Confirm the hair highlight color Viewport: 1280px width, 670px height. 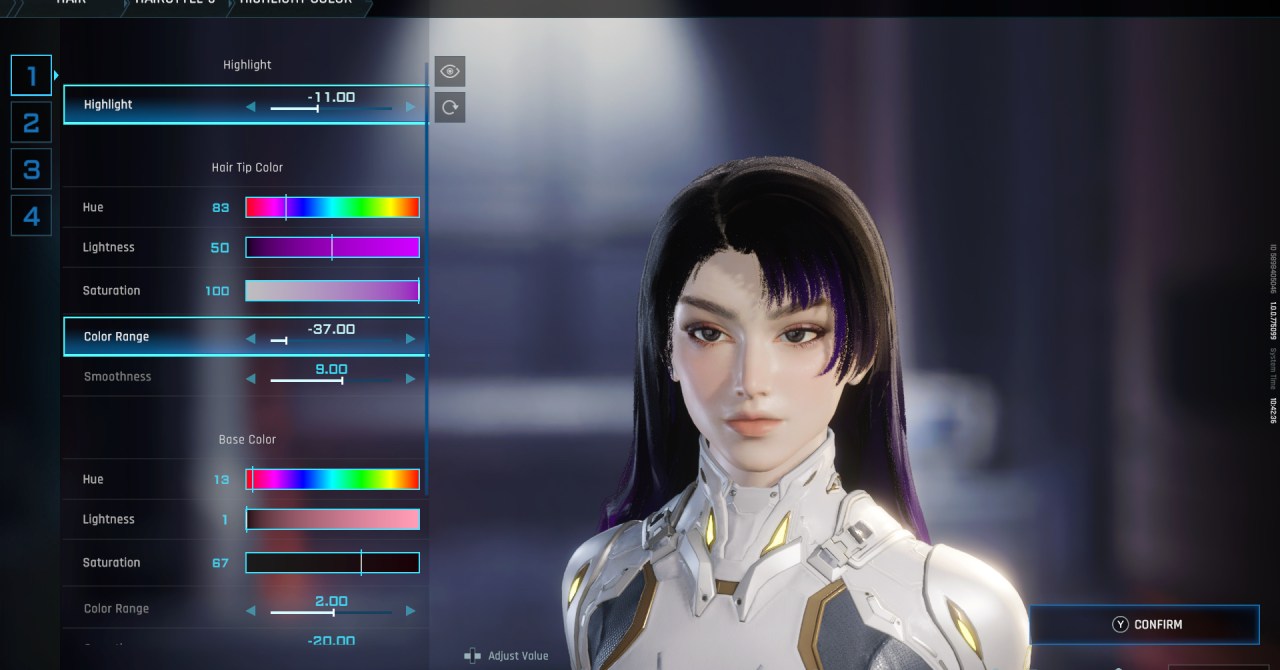pyautogui.click(x=1145, y=624)
